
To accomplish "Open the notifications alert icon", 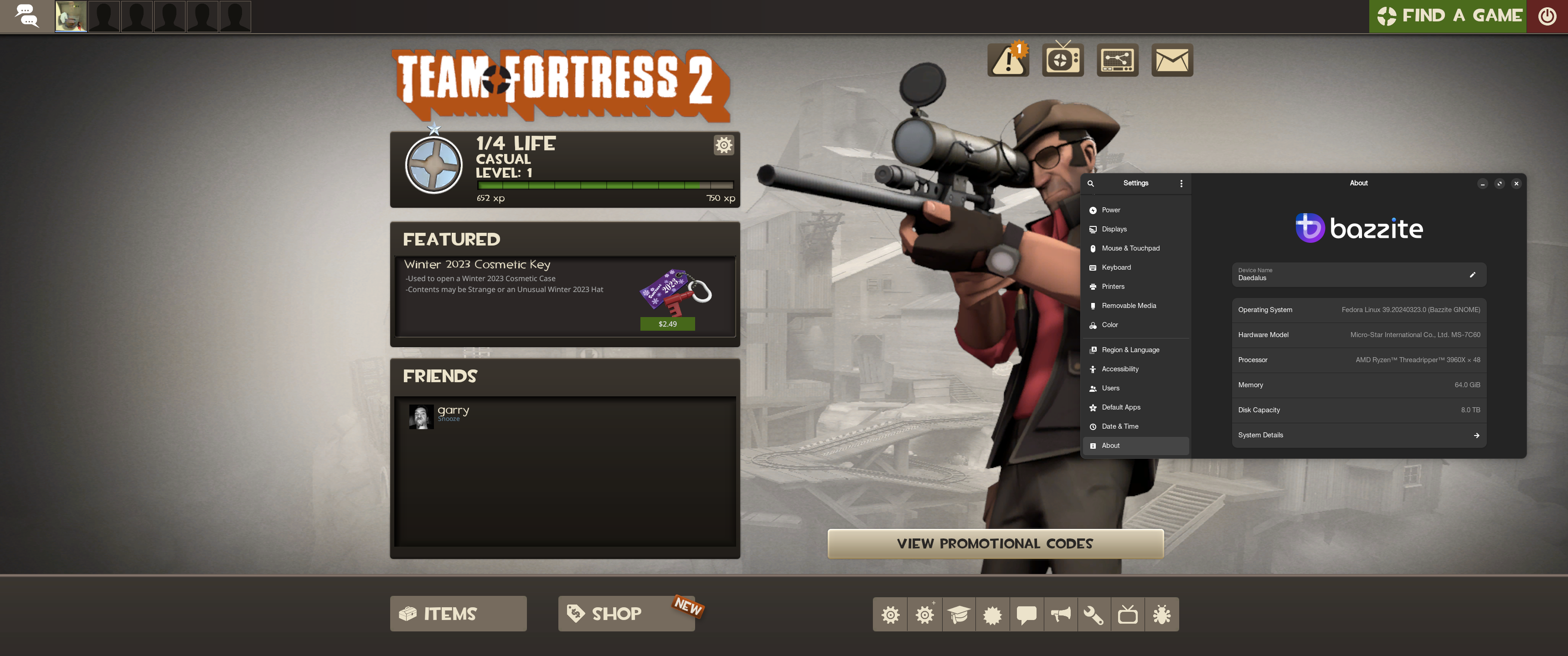I will click(1008, 60).
